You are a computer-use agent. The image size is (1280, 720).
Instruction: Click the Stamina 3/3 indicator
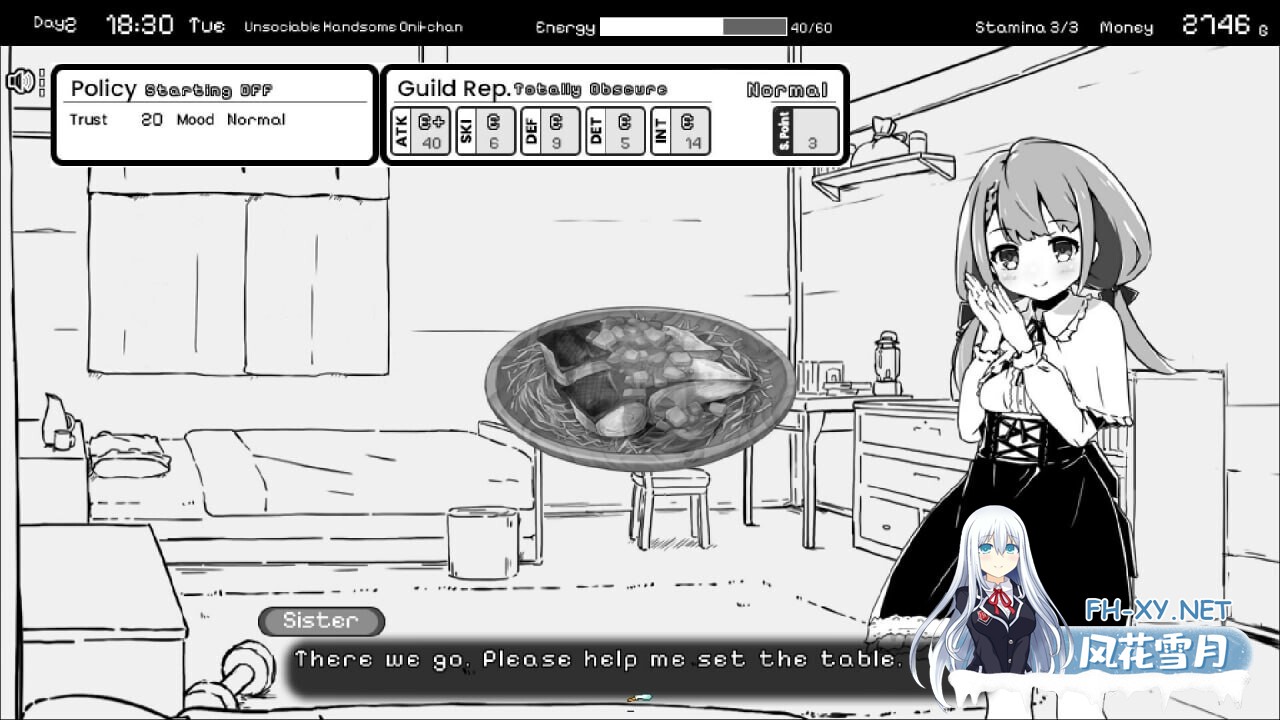(x=1026, y=28)
